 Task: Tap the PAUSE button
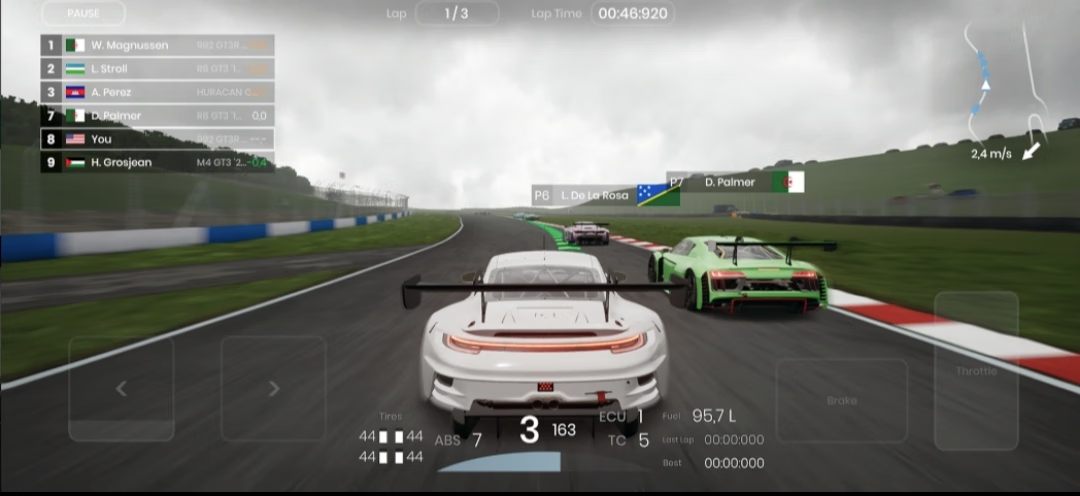(83, 13)
